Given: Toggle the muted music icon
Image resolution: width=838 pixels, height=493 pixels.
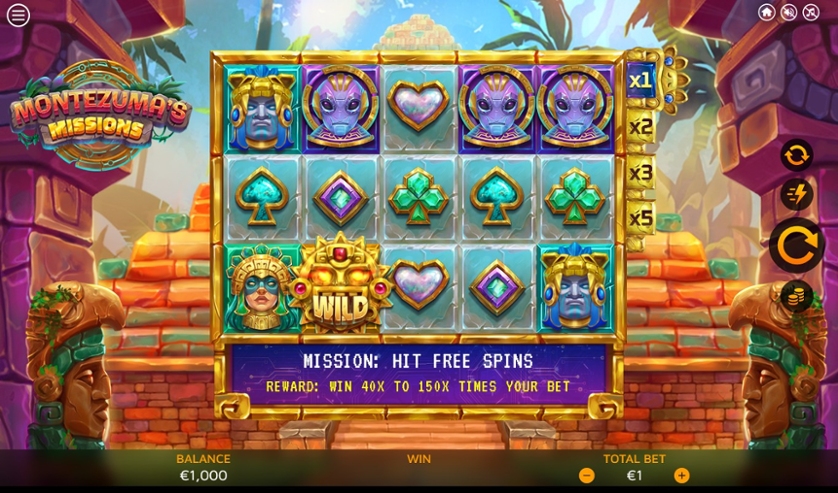Looking at the screenshot, I should point(811,12).
